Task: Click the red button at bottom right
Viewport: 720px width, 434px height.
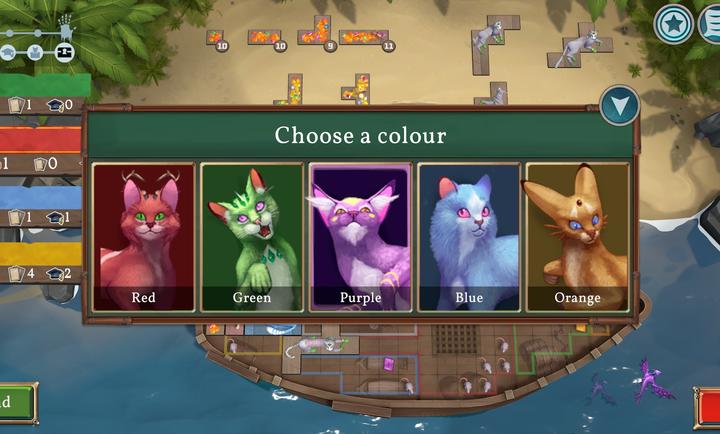Action: coord(708,408)
